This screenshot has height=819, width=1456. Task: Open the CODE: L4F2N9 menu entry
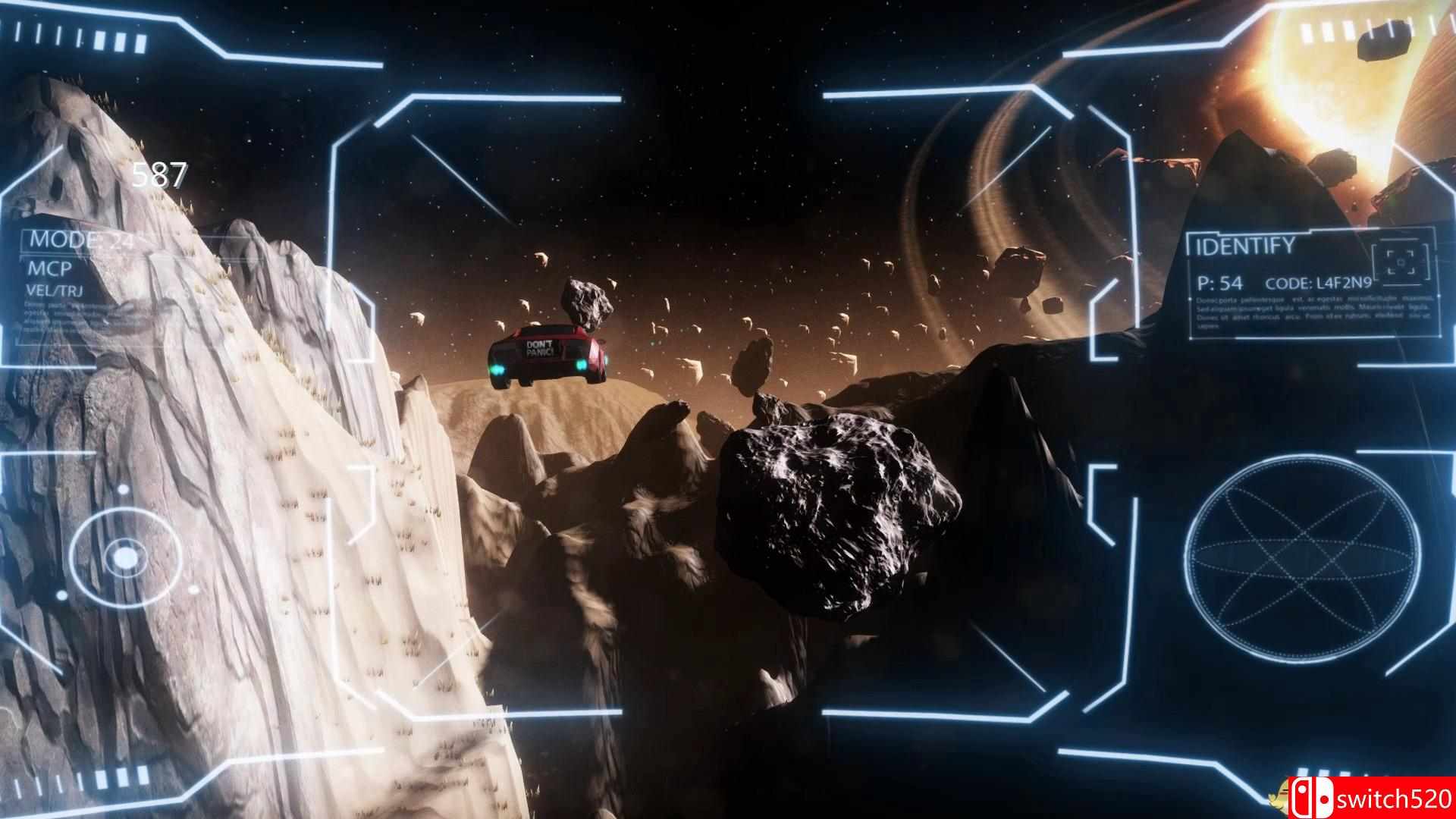click(x=1319, y=282)
